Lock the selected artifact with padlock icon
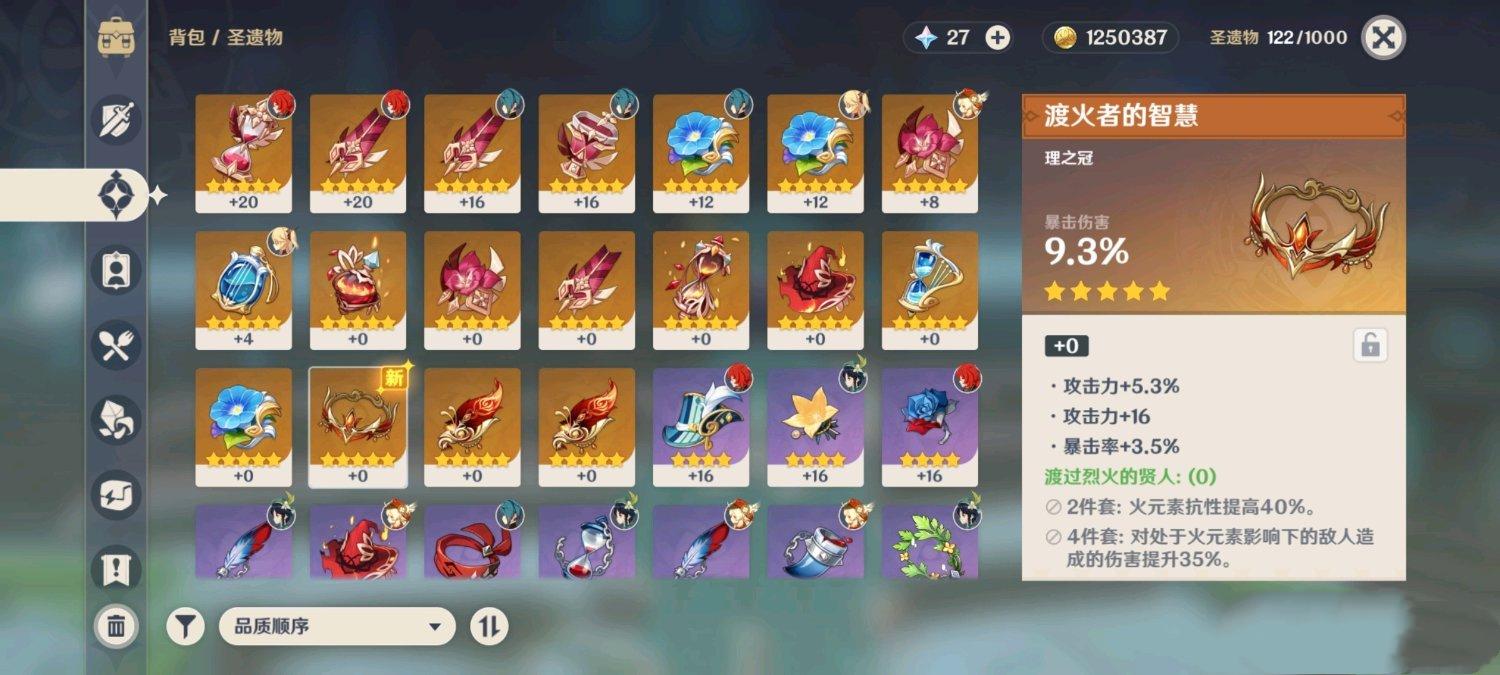Screen dimensions: 1500x675 click(1370, 346)
